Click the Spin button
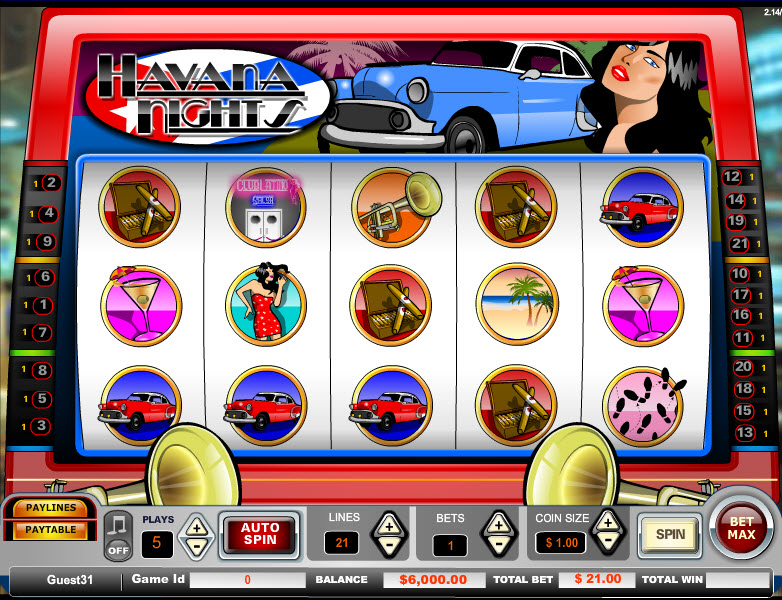This screenshot has width=782, height=600. coord(670,534)
